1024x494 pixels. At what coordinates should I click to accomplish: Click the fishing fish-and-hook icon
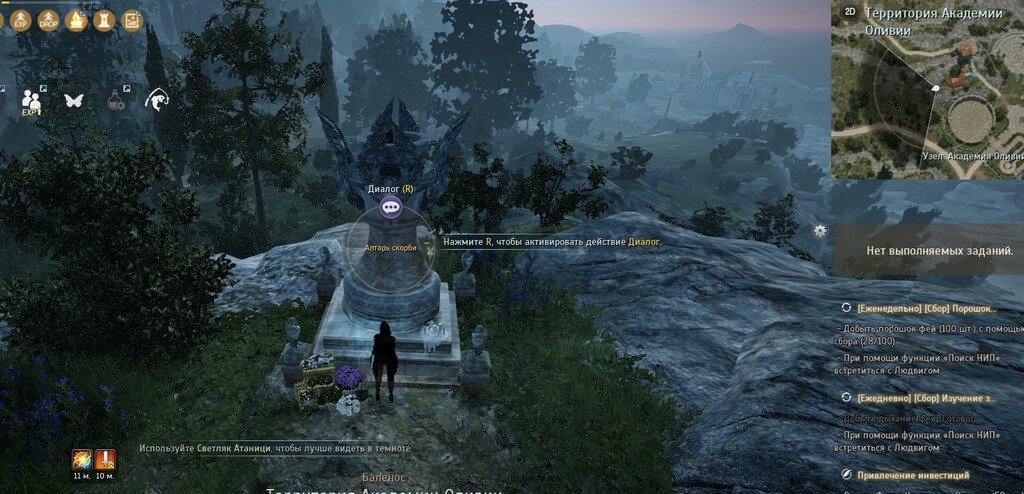tap(156, 100)
